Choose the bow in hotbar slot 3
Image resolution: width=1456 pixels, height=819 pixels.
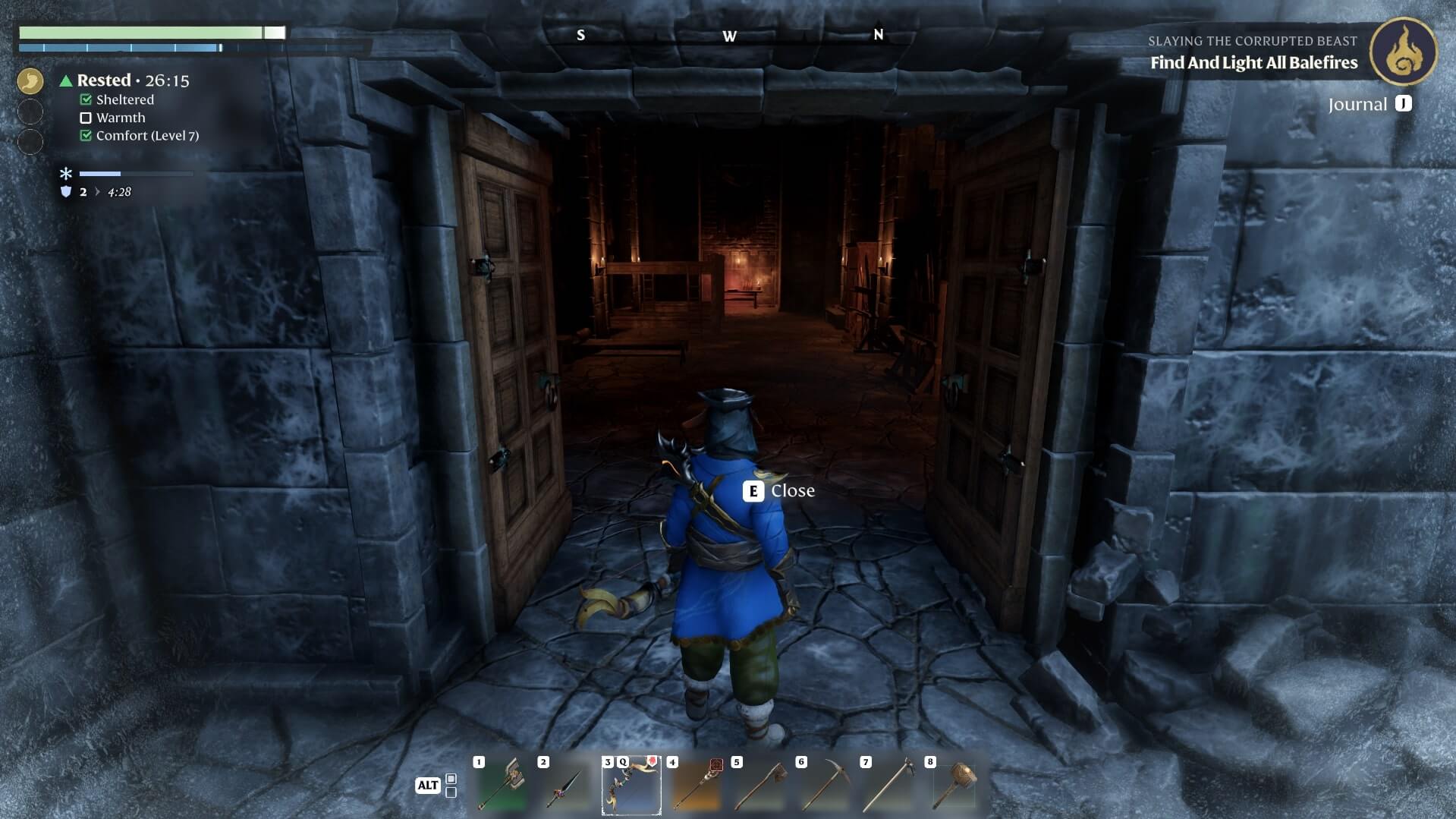coord(631,786)
